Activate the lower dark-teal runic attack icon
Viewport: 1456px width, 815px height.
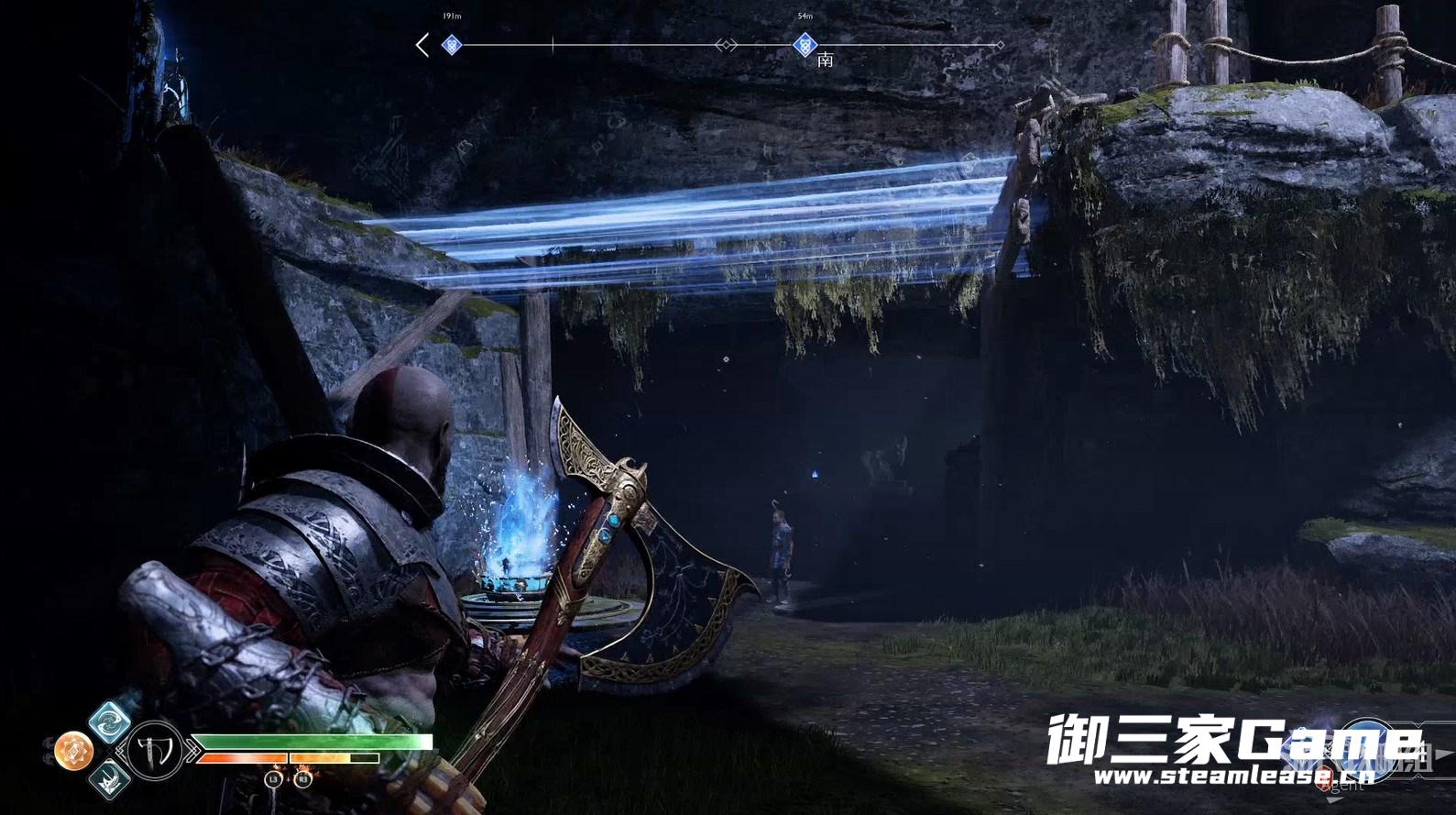tap(109, 781)
